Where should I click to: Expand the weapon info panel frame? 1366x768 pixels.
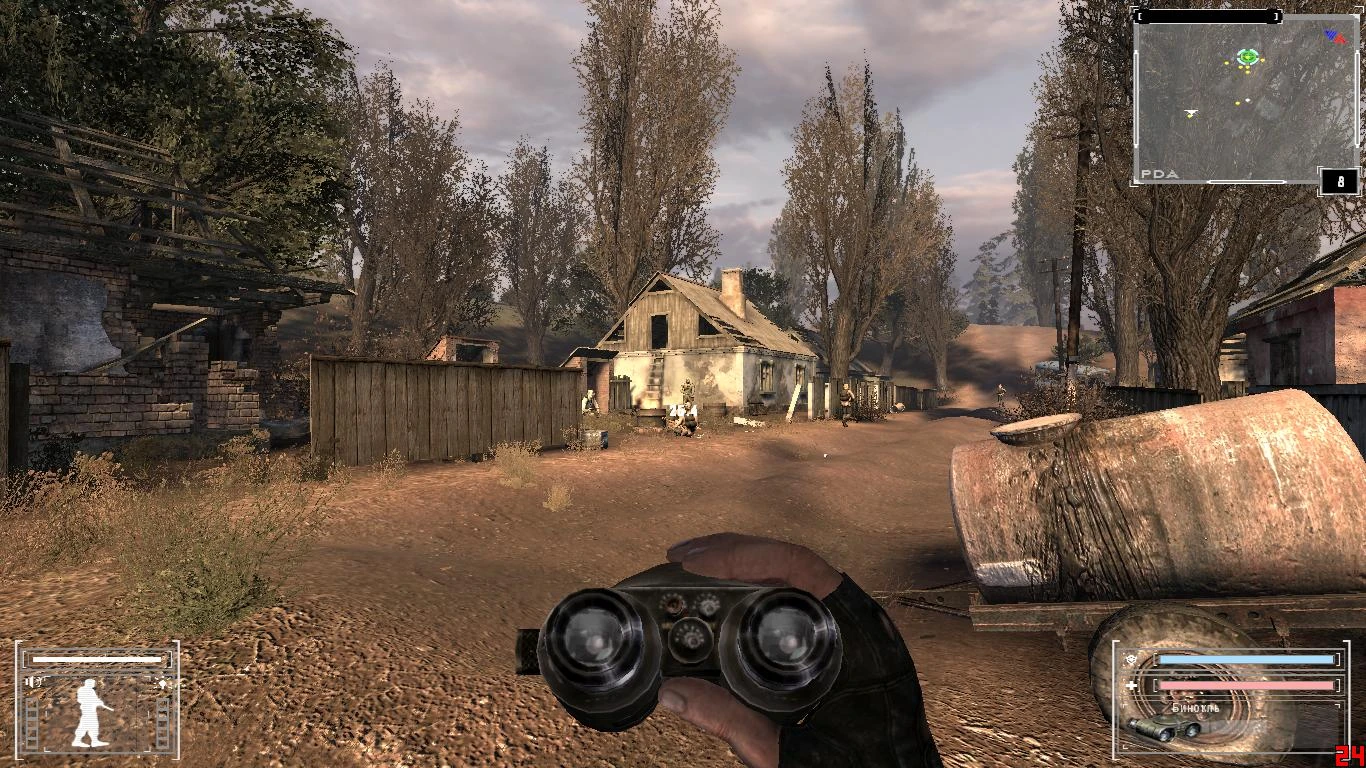(x=1116, y=642)
